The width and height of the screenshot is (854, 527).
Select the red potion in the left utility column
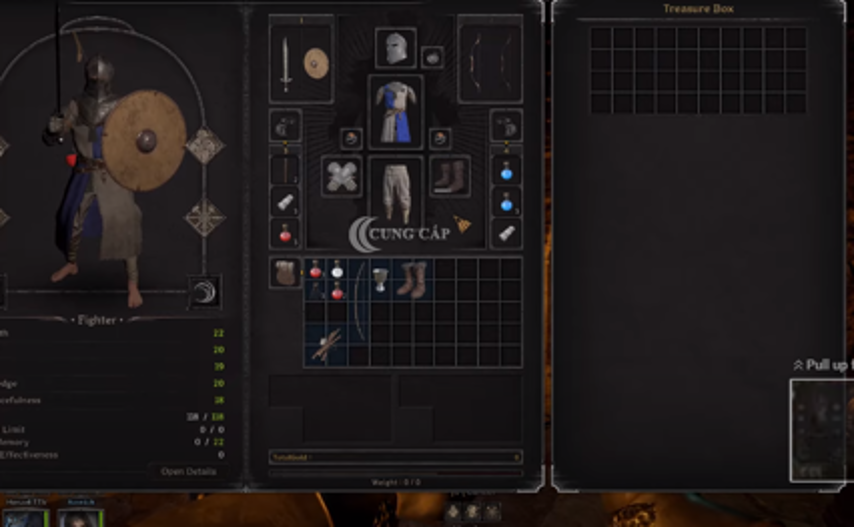point(285,233)
